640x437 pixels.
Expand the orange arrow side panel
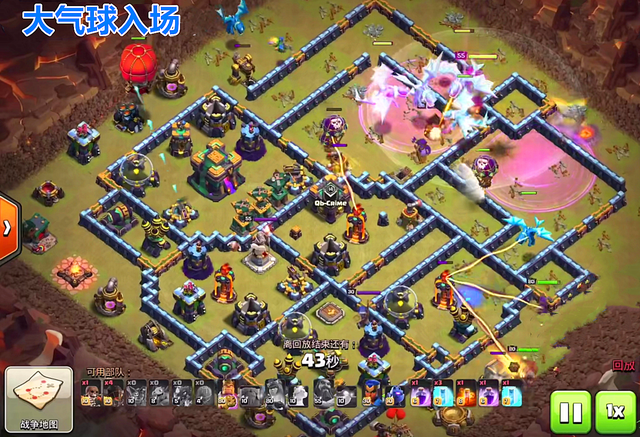tap(8, 225)
